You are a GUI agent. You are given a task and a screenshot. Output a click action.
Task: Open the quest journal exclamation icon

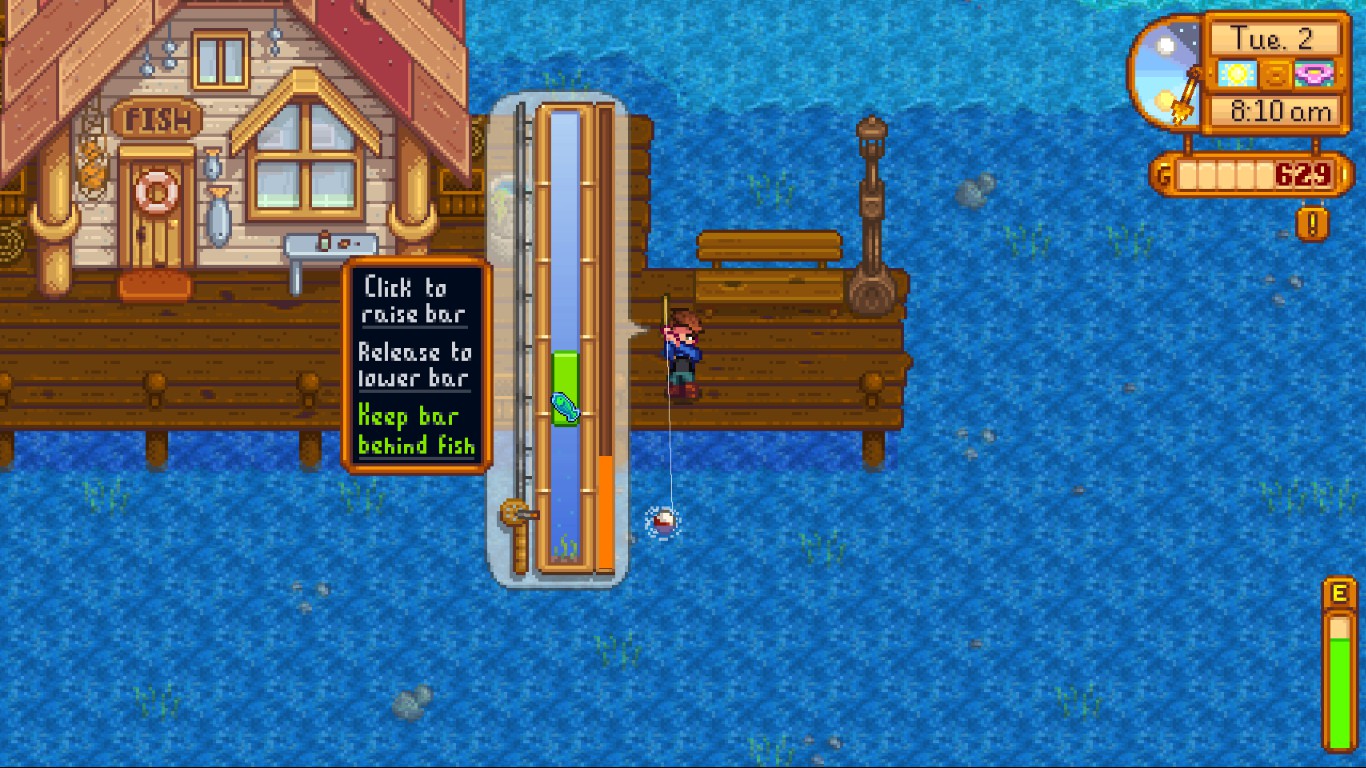point(1312,222)
